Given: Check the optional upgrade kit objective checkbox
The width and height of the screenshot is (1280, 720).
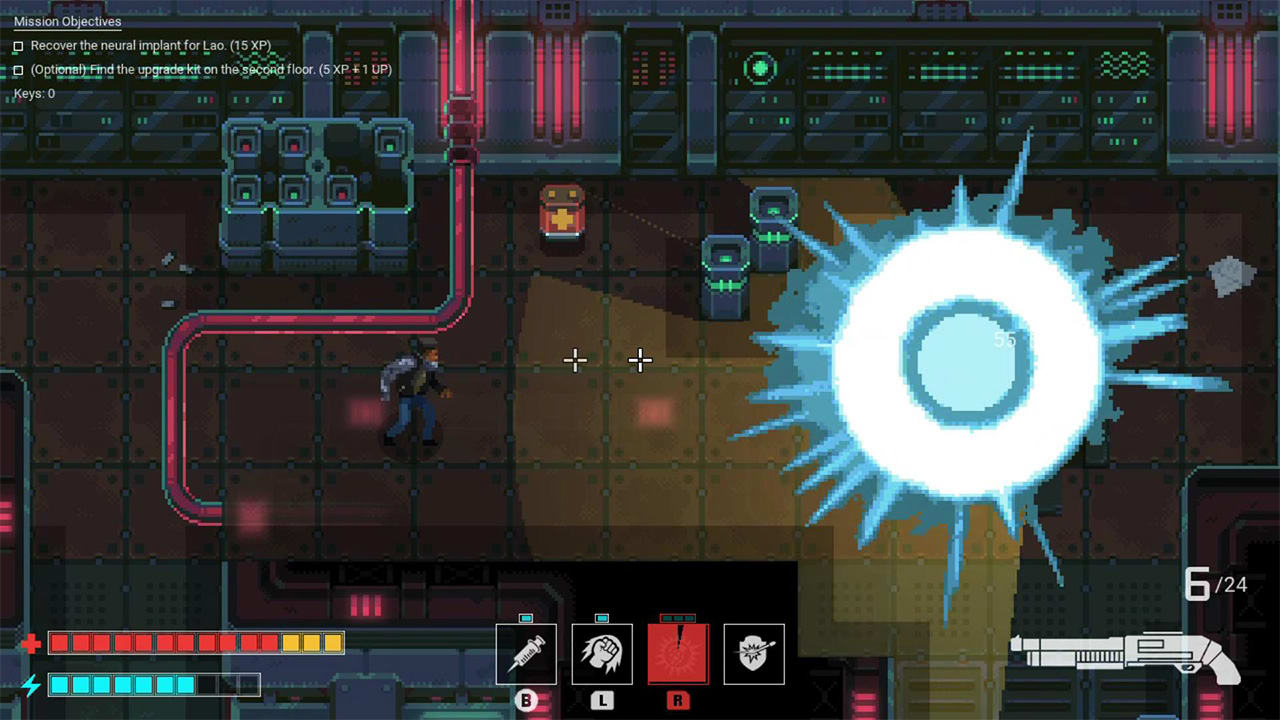Looking at the screenshot, I should point(16,70).
